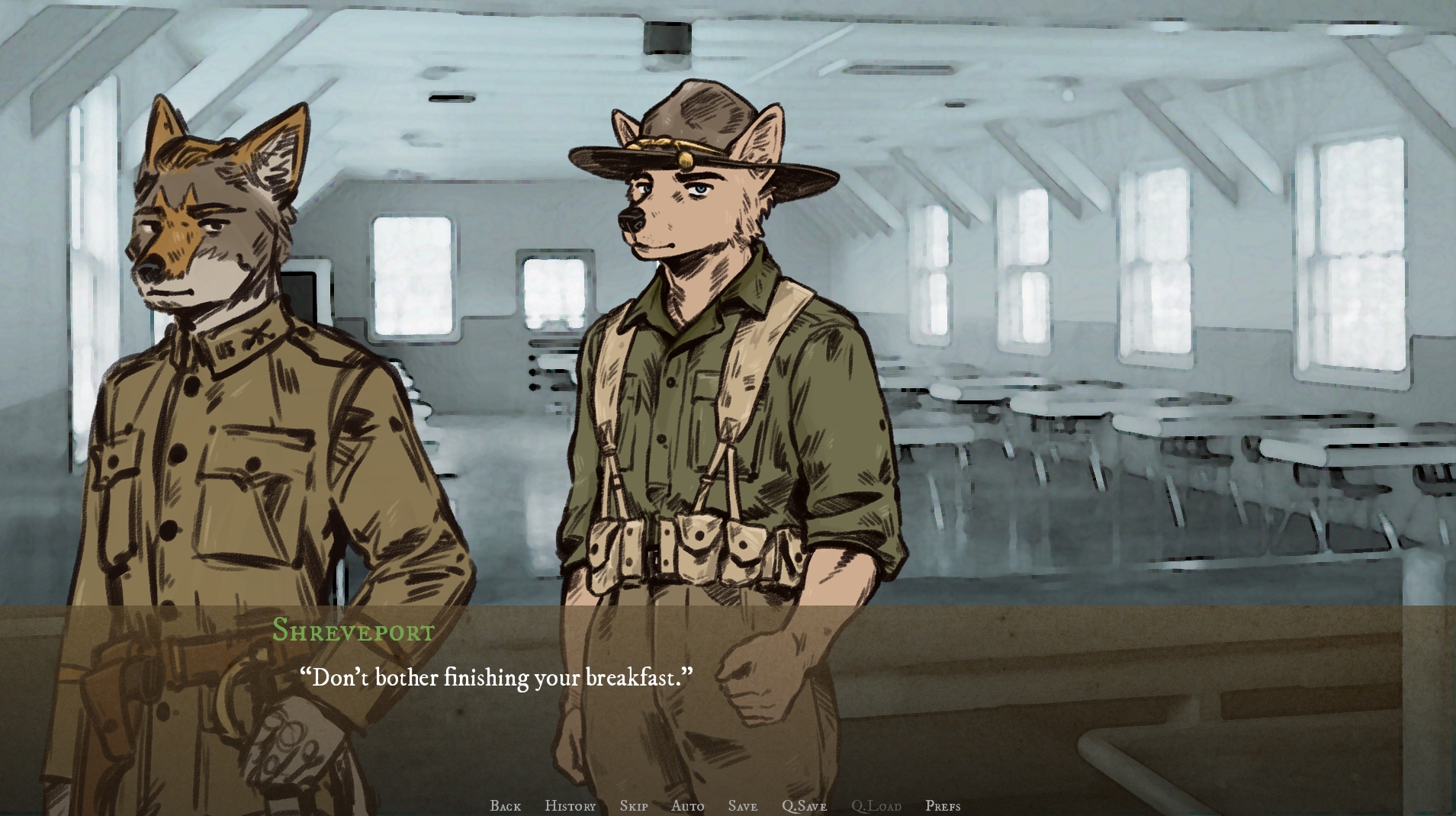Click the dialogue text to continue
This screenshot has height=816, width=1456.
(496, 677)
